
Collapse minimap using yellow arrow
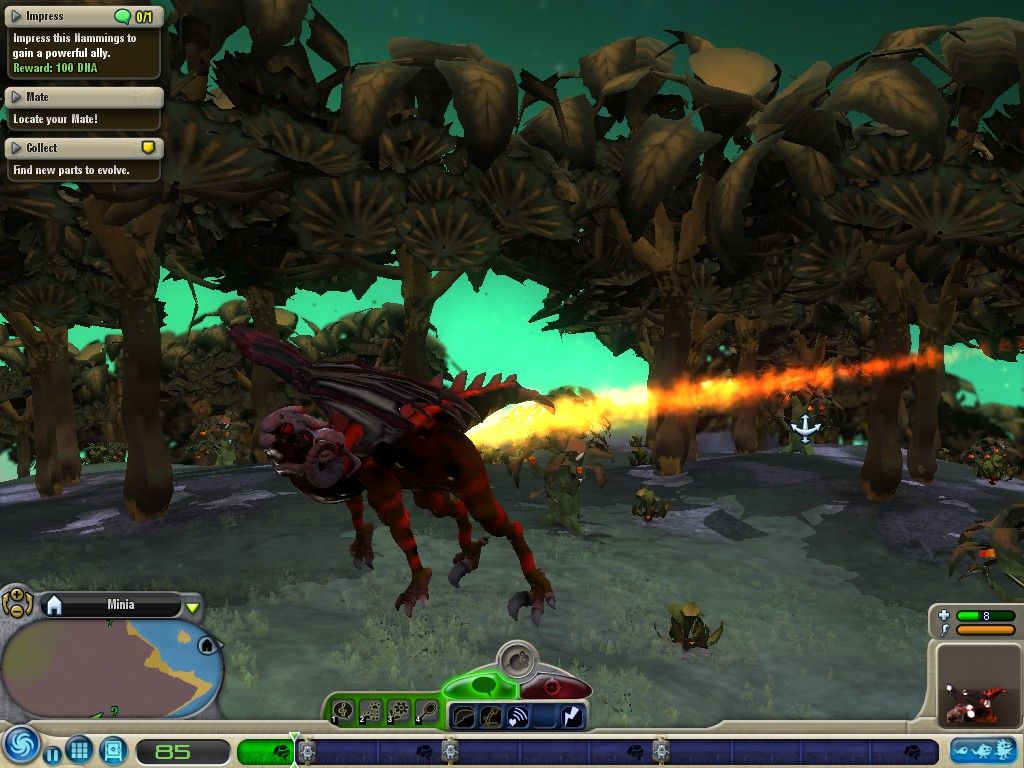point(193,607)
